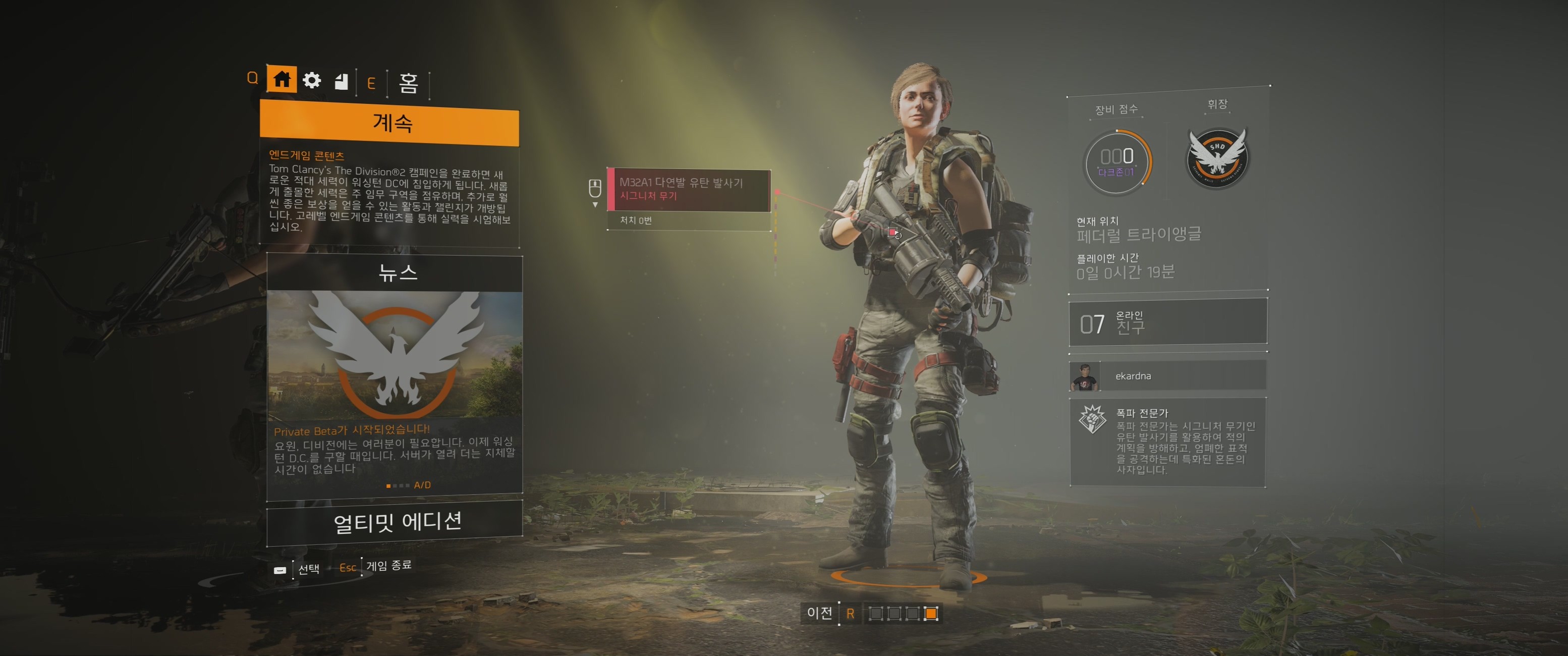Select the home tab icon
Image resolution: width=1568 pixels, height=656 pixels.
tap(281, 79)
